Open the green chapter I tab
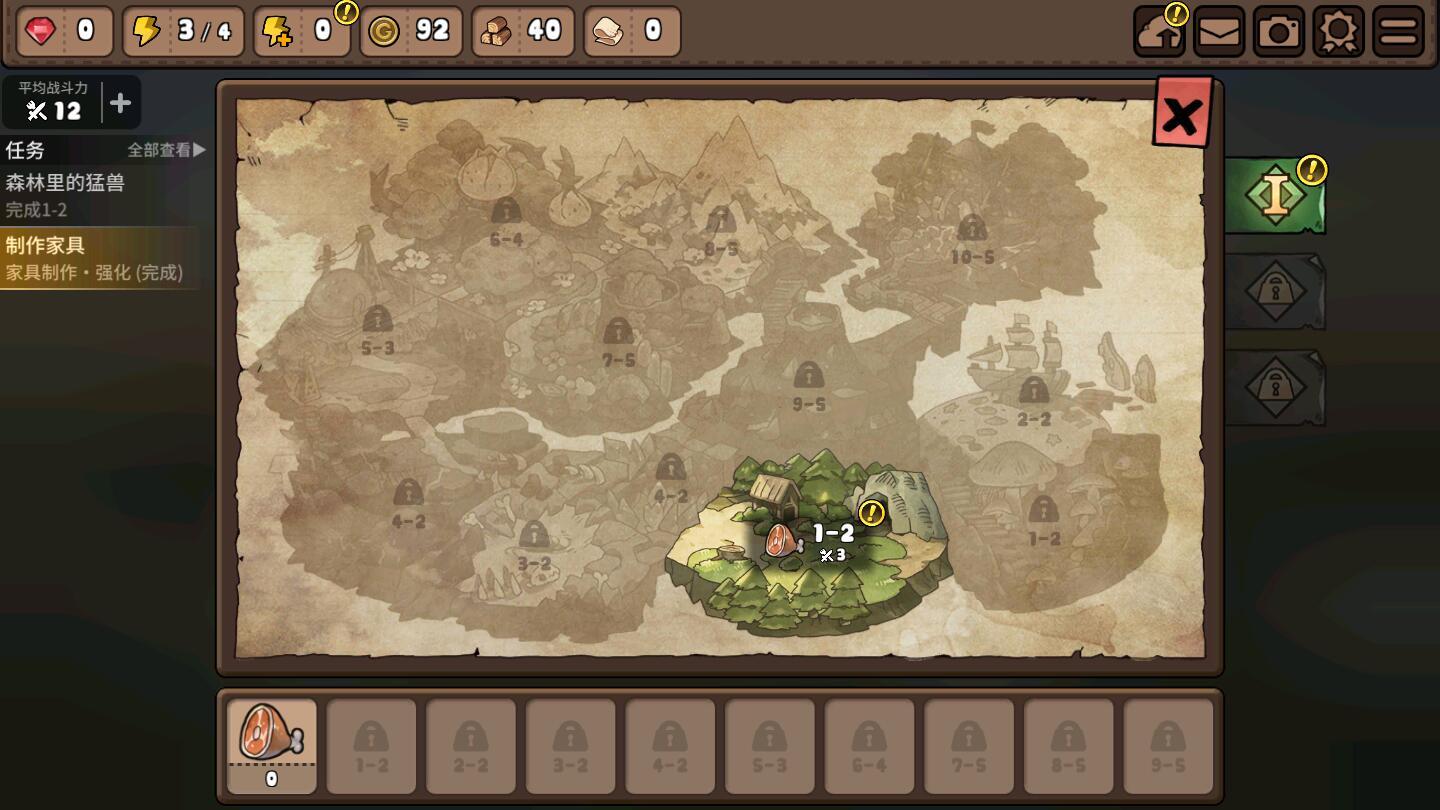The image size is (1440, 810). tap(1275, 193)
